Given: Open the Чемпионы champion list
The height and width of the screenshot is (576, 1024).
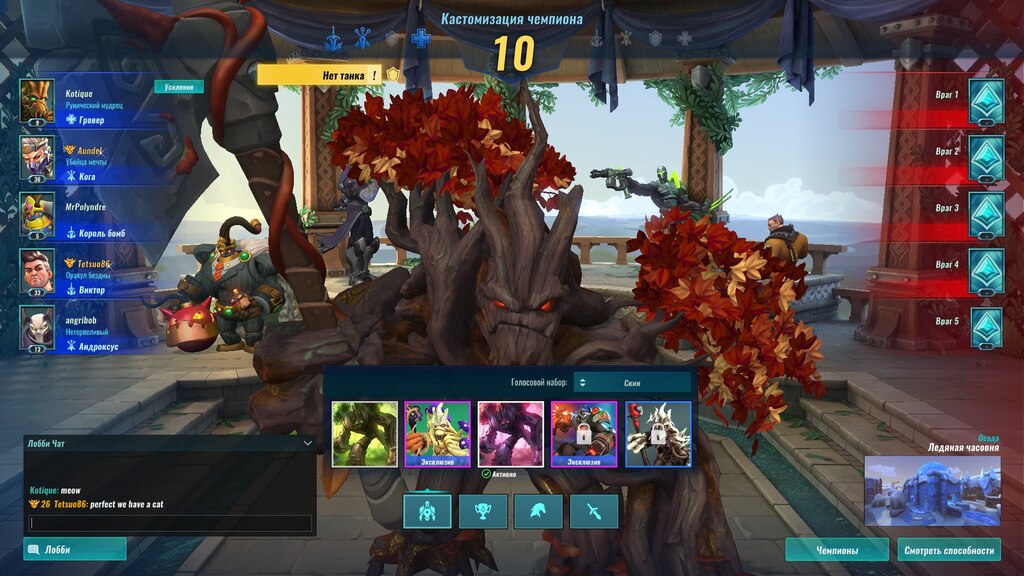Looking at the screenshot, I should click(836, 550).
